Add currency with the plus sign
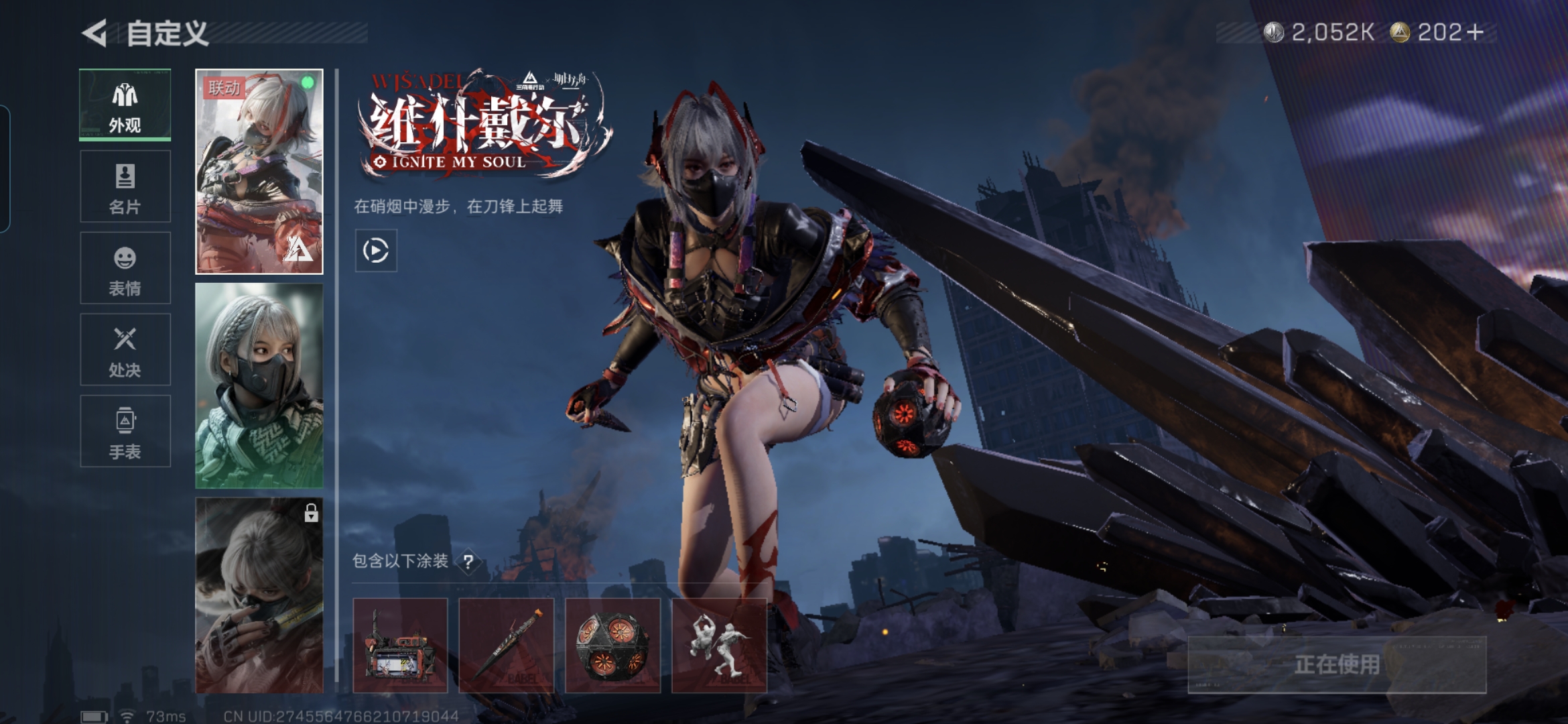 click(x=1475, y=32)
